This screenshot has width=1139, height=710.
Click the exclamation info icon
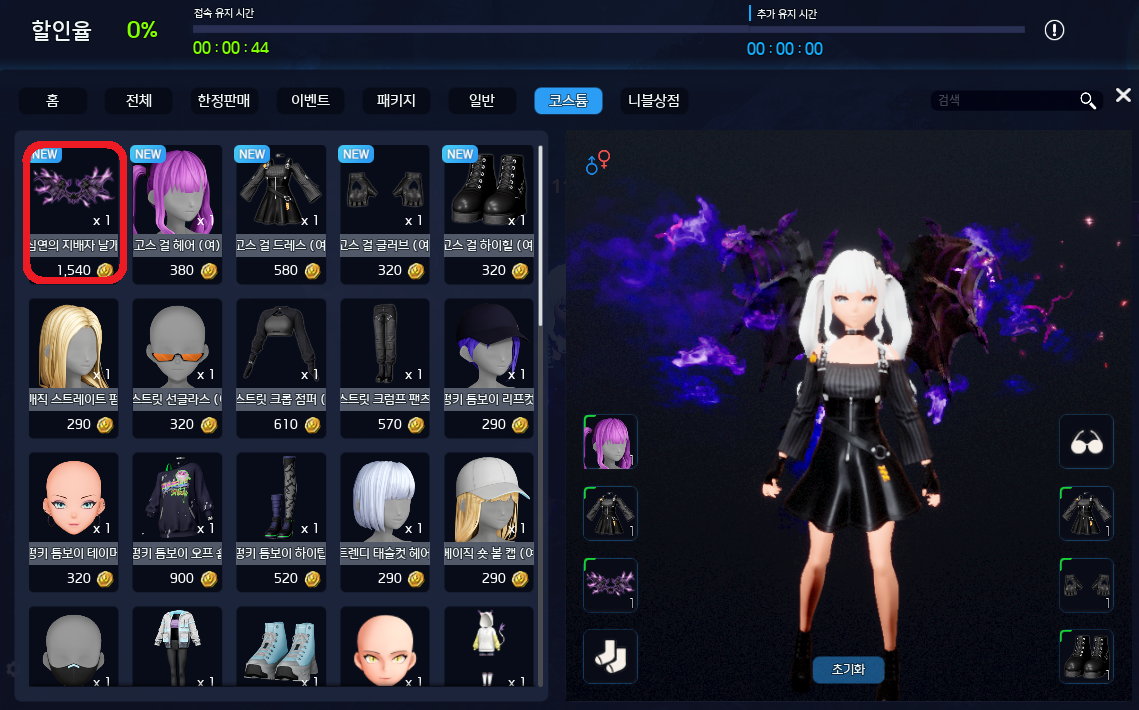1054,30
